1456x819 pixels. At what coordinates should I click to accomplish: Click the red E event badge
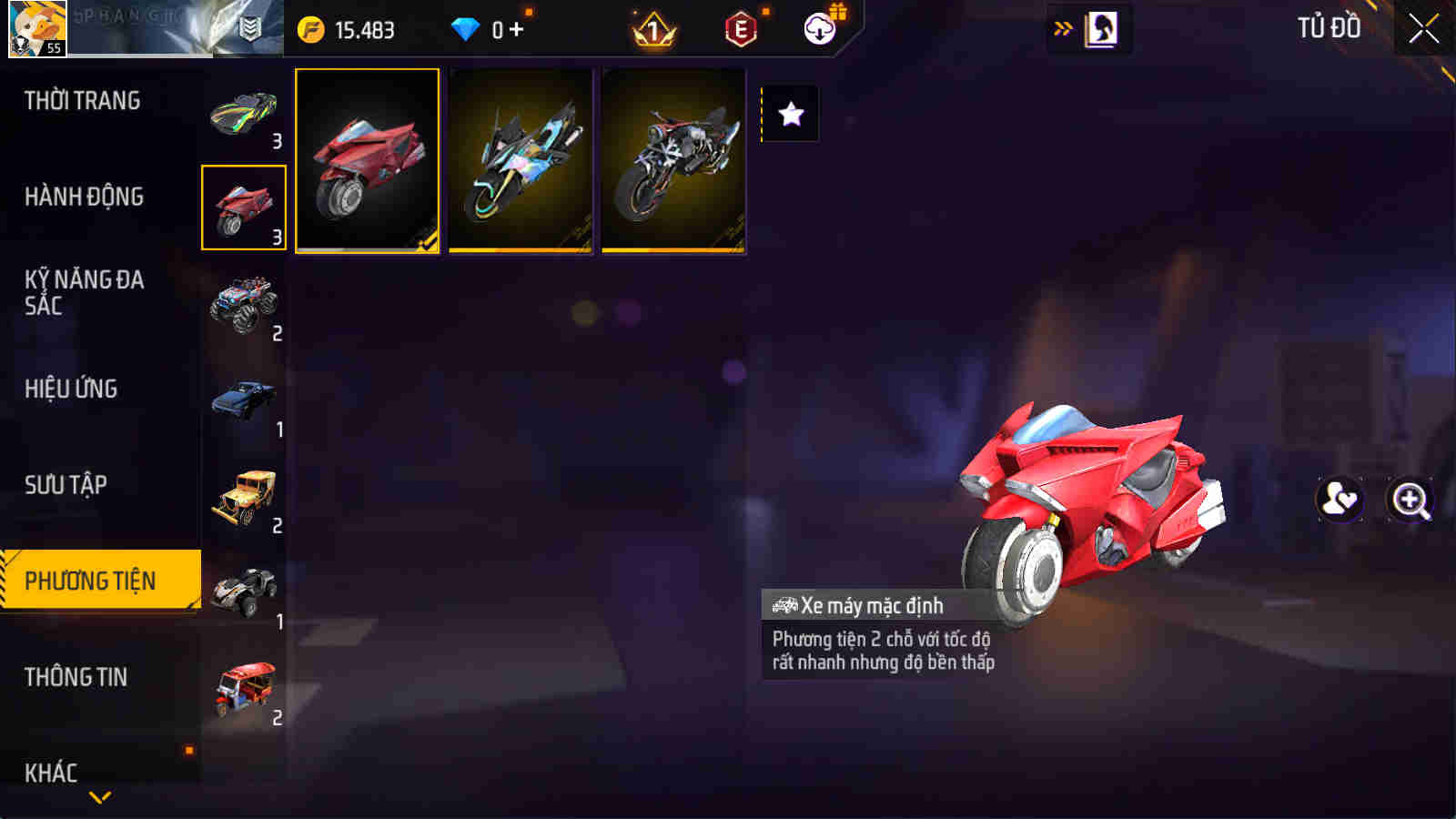739,28
